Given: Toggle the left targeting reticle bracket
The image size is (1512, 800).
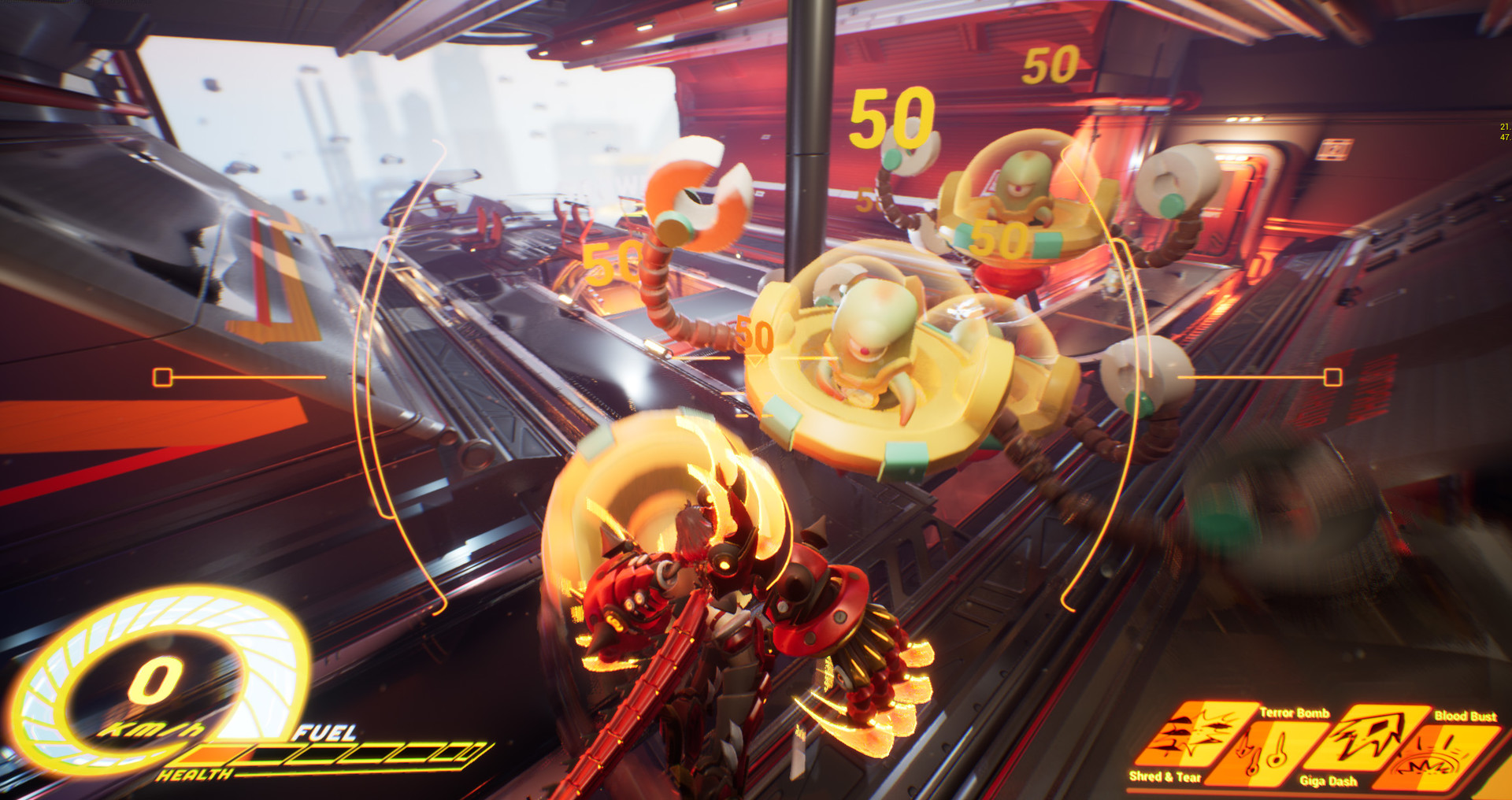Looking at the screenshot, I should click(164, 376).
